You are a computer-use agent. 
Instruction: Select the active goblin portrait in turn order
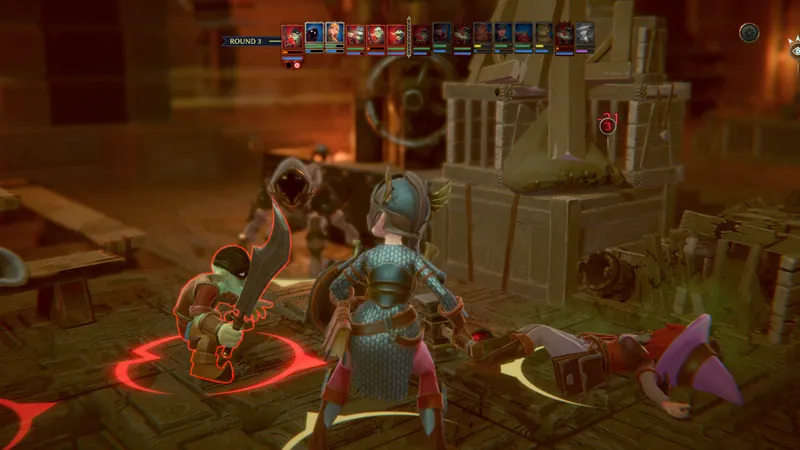tap(291, 37)
